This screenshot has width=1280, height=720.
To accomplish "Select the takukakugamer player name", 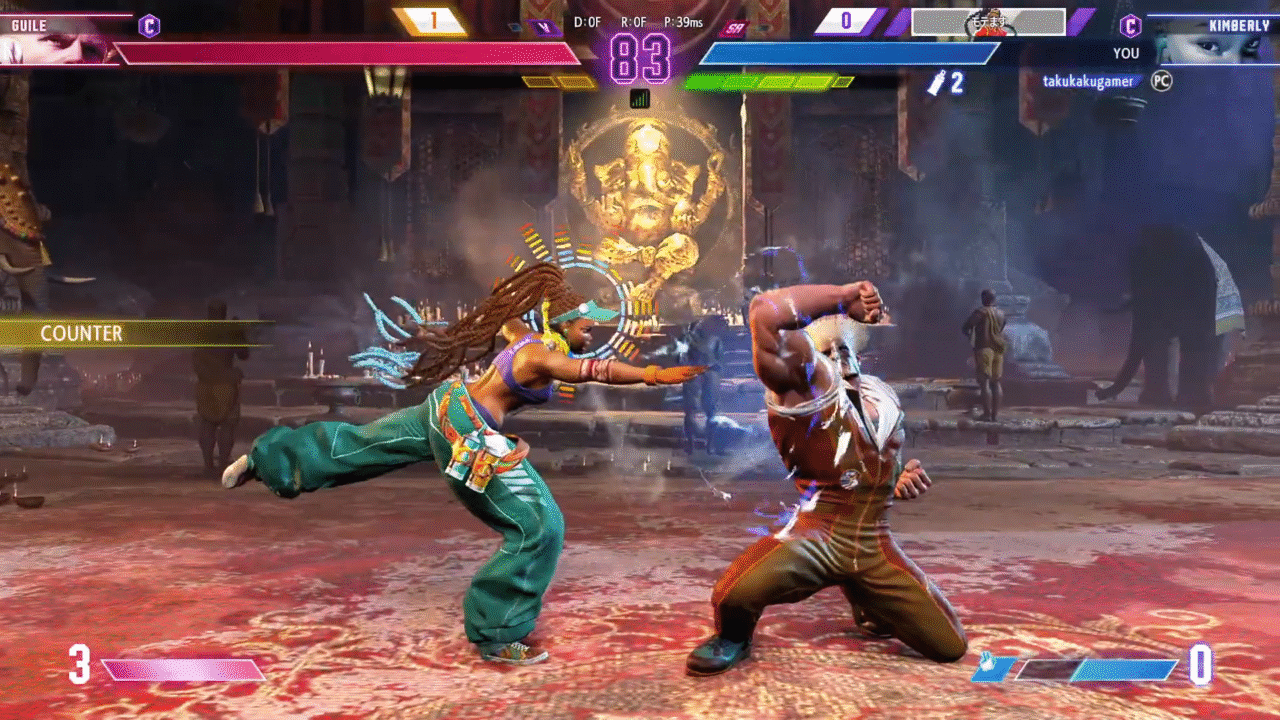I will coord(1088,81).
